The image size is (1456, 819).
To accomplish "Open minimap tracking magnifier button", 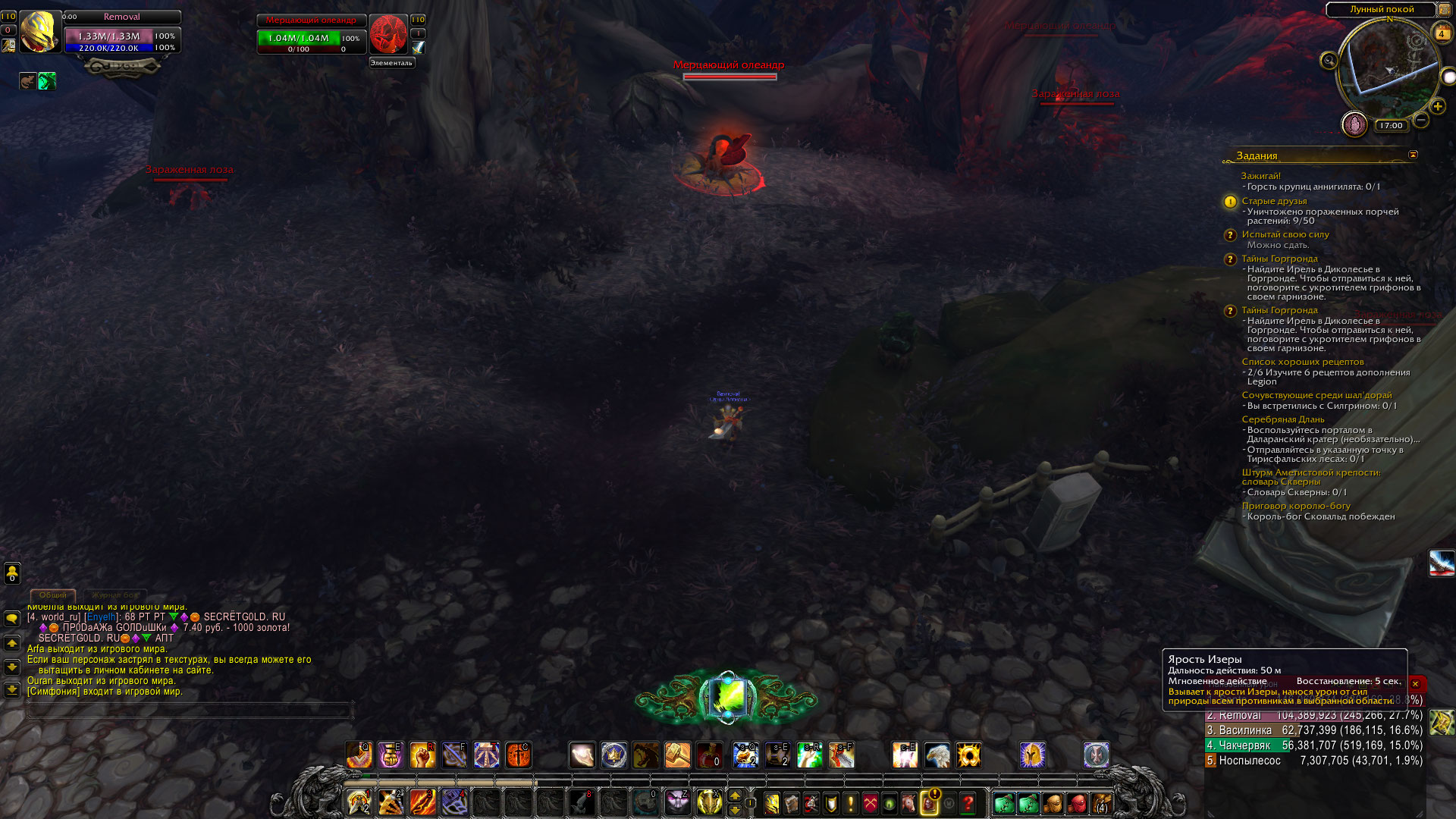I will (1329, 61).
